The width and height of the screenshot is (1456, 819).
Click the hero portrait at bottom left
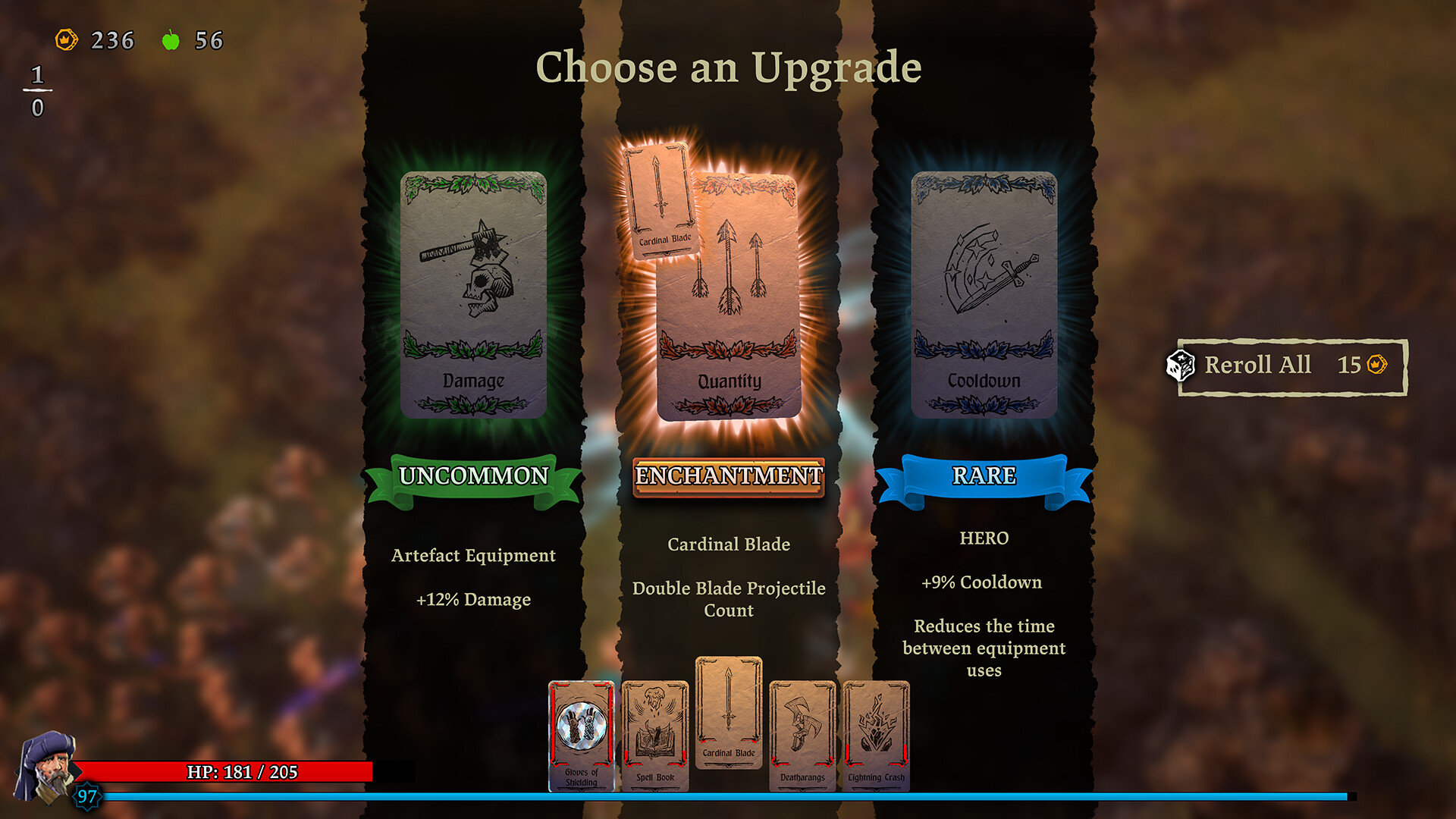tap(45, 766)
